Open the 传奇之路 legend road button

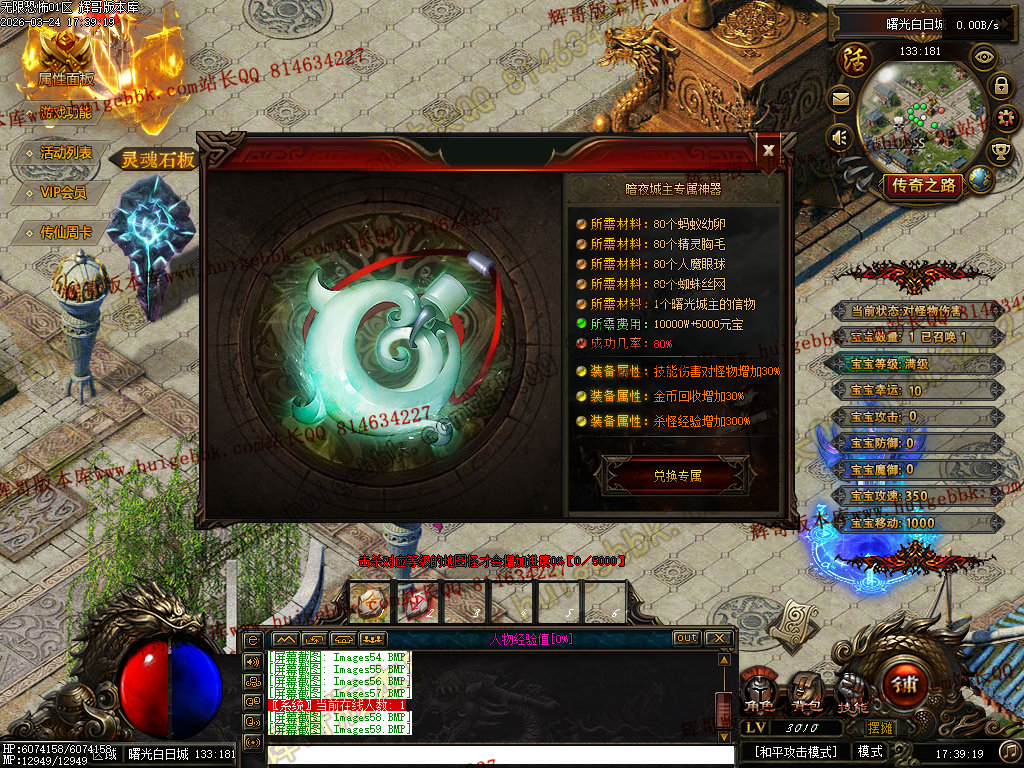coord(924,185)
